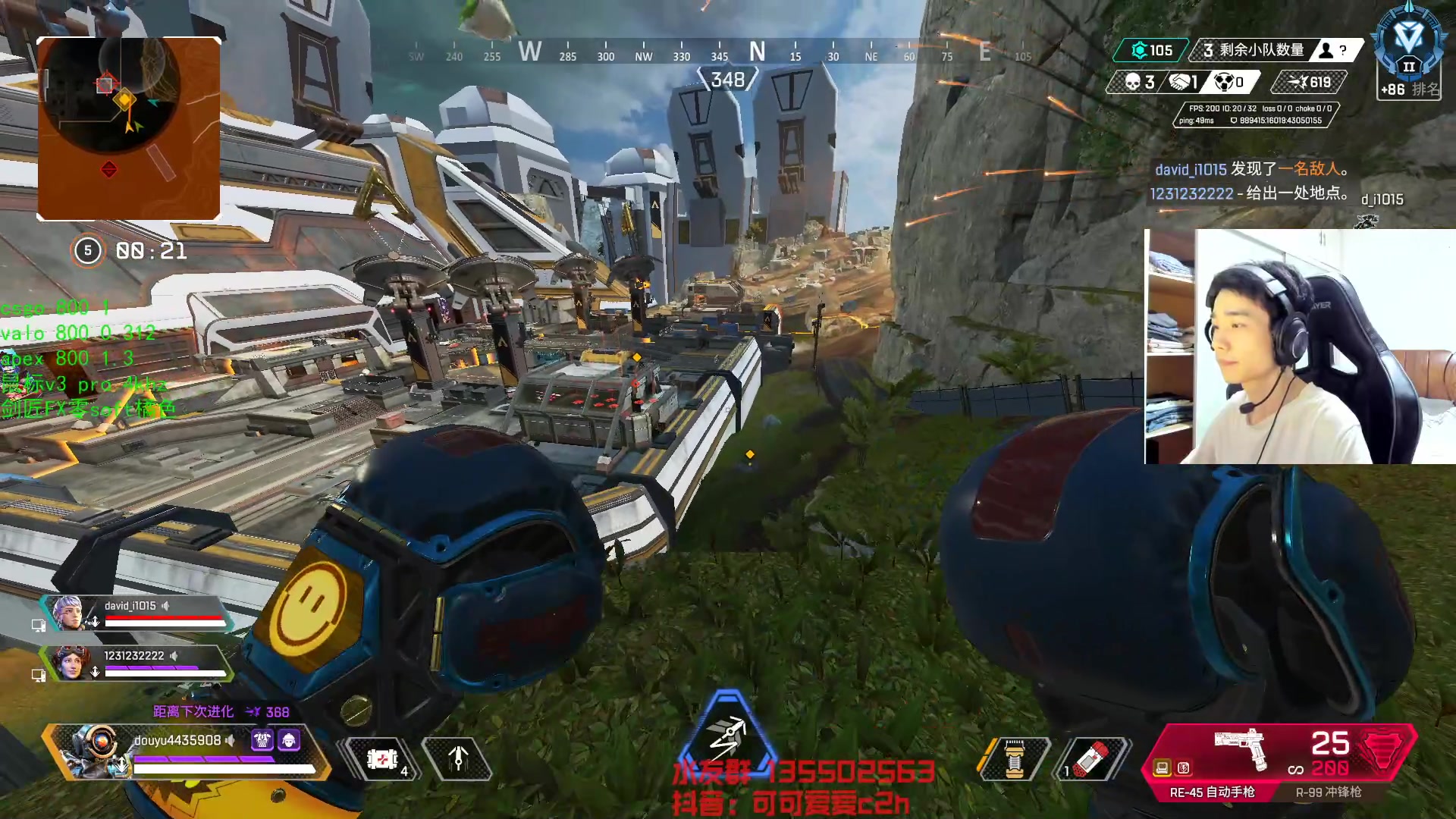The image size is (1456, 819).
Task: Switch to the R-99 weapon tab
Action: 1328,792
